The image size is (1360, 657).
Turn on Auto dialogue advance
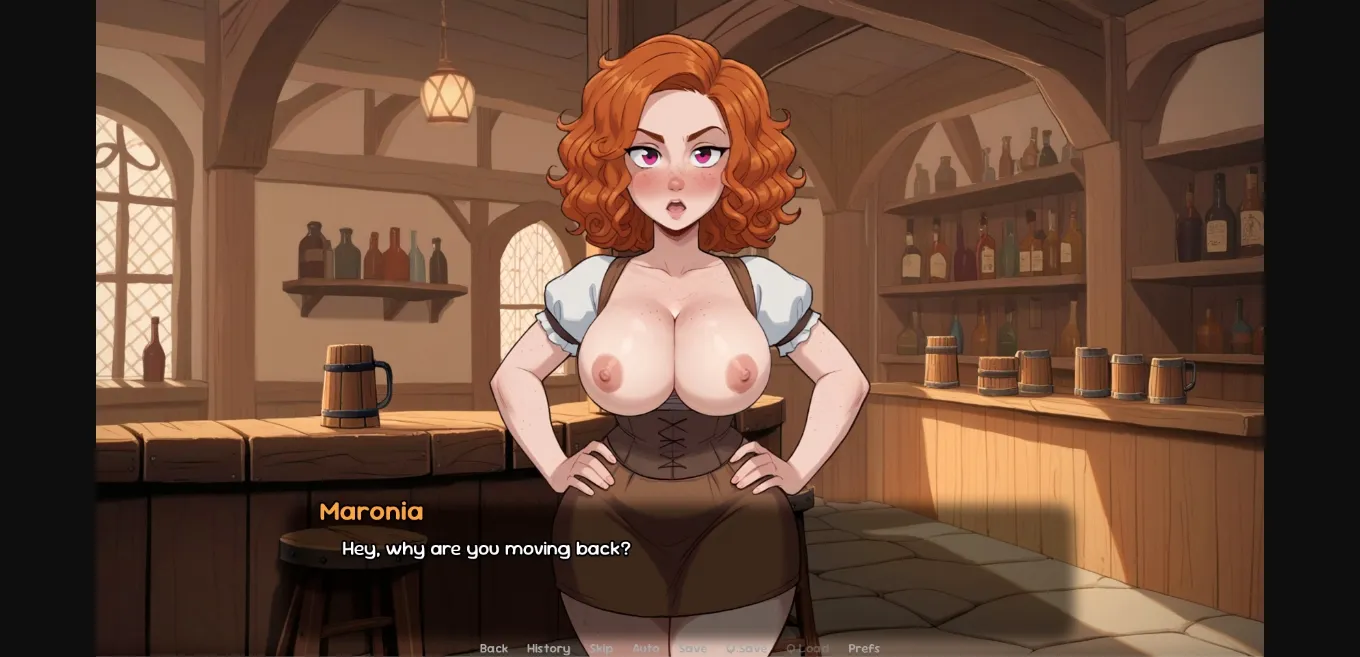coord(646,648)
